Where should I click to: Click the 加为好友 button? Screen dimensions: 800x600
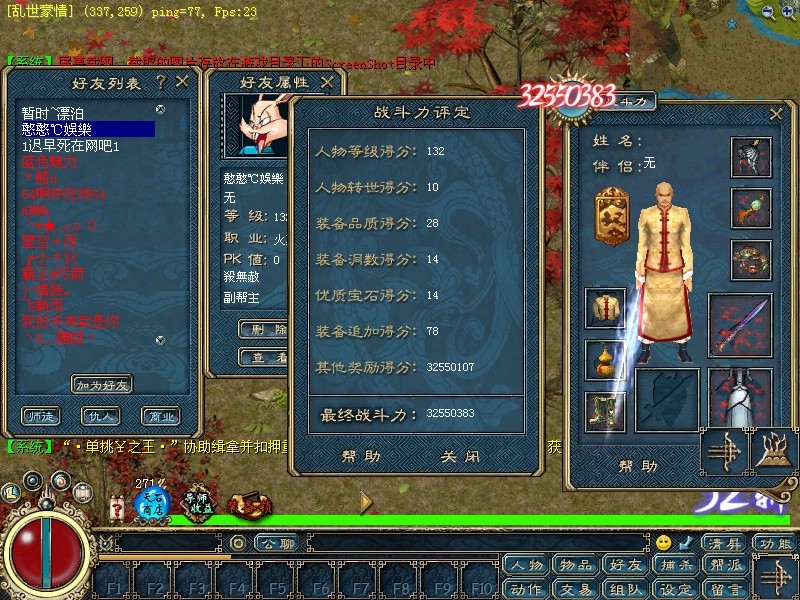[x=102, y=384]
